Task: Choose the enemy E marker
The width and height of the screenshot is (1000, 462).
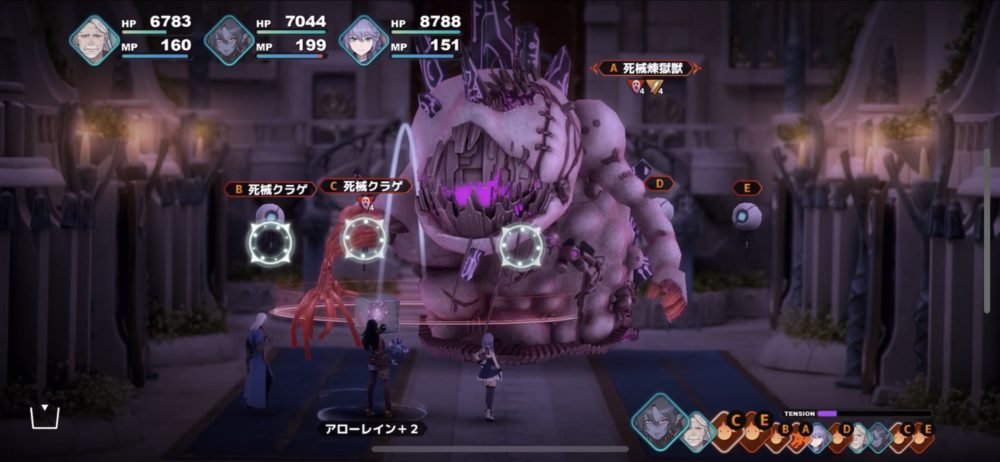Action: pyautogui.click(x=746, y=187)
